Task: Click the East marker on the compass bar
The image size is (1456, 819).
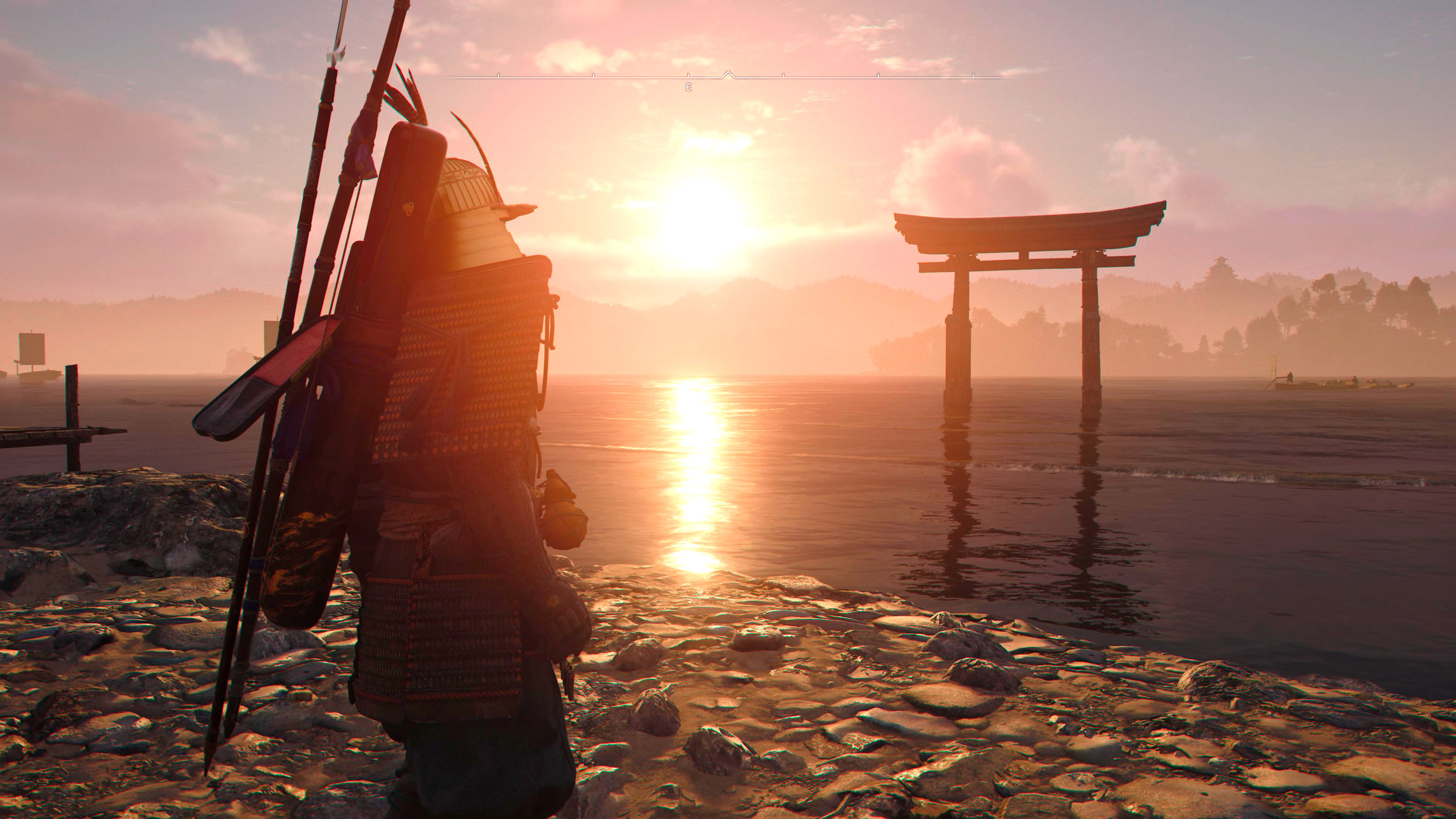Action: tap(688, 87)
